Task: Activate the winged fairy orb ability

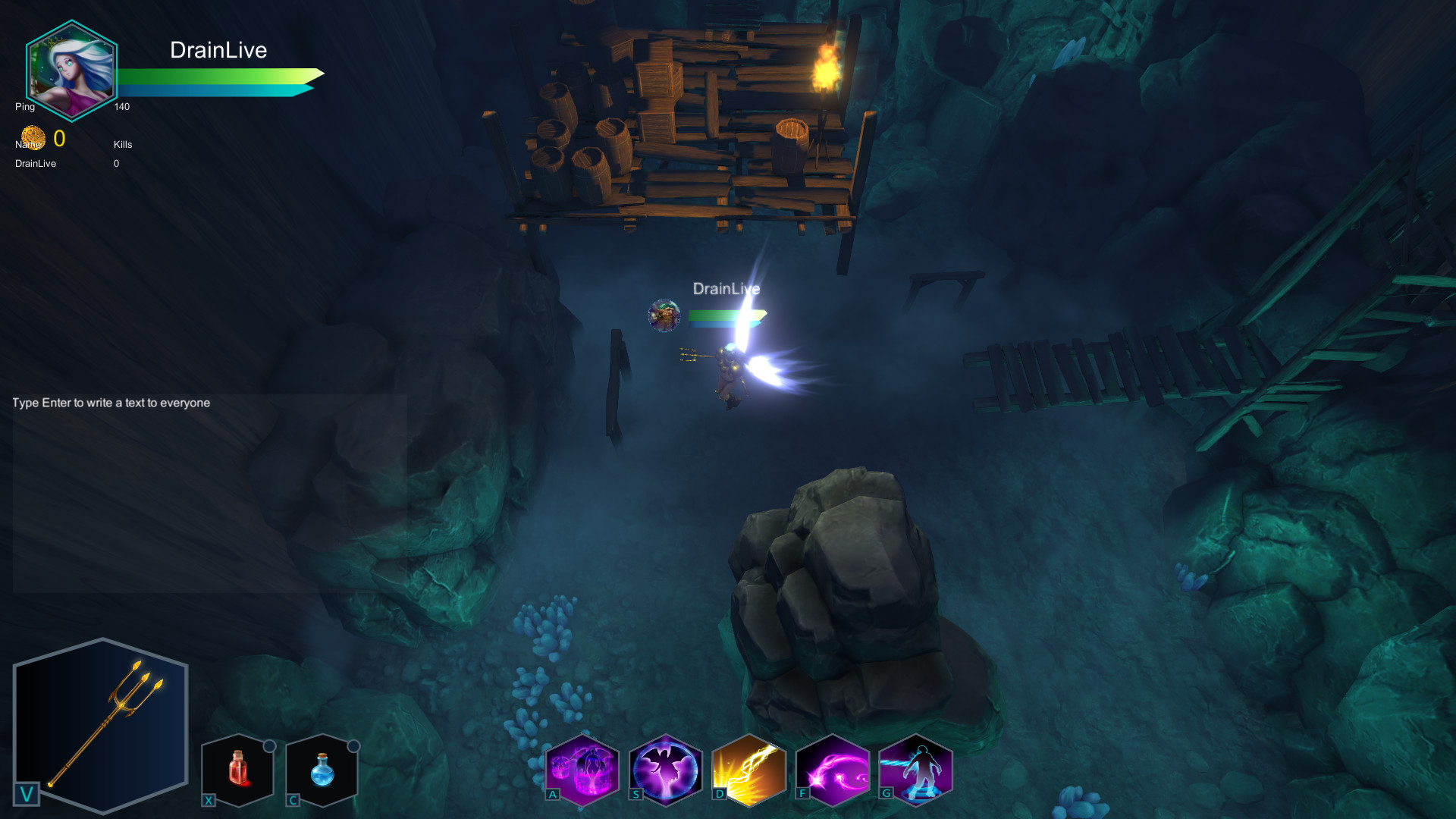Action: [666, 769]
